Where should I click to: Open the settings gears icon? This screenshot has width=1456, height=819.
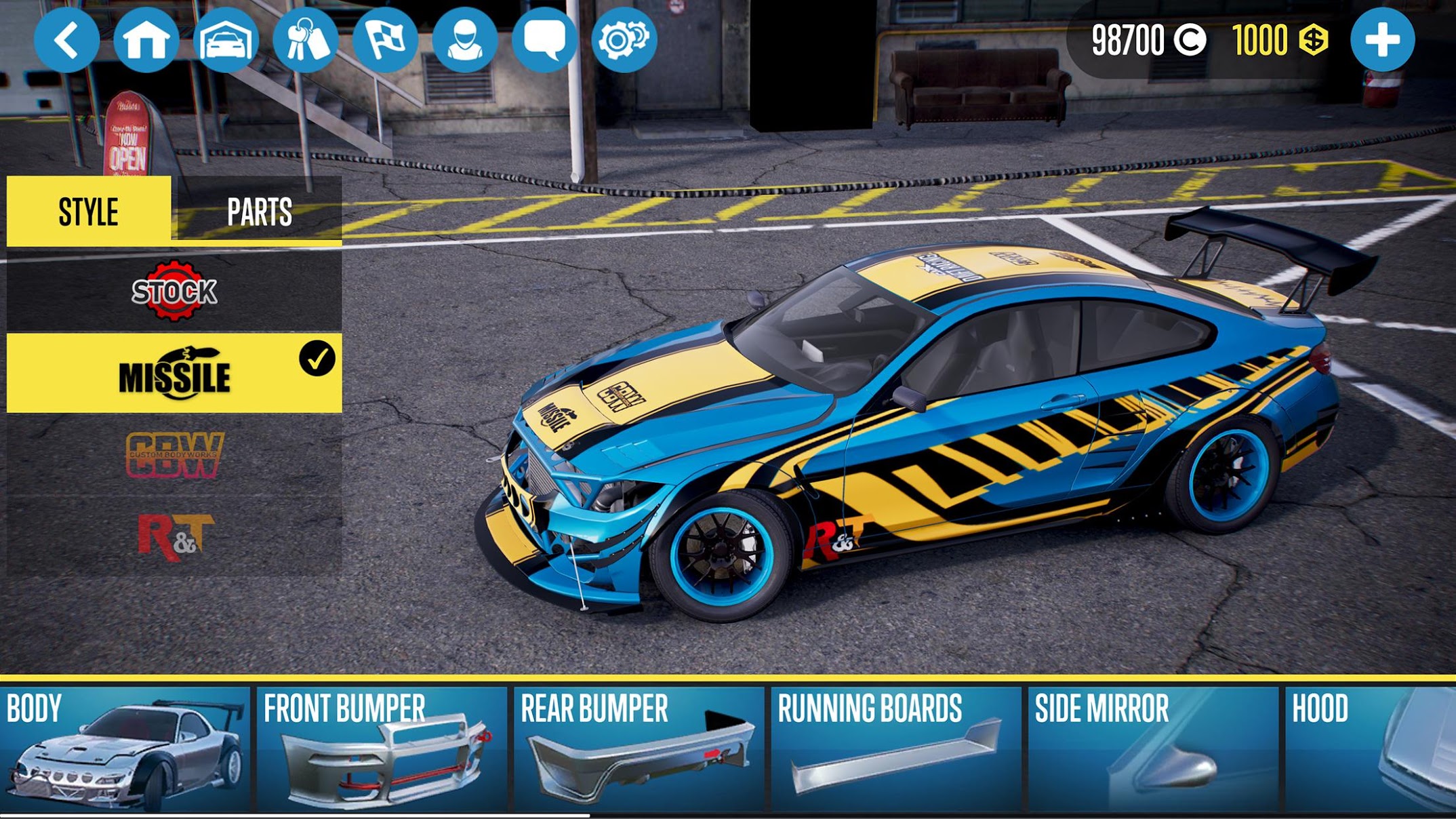[630, 39]
